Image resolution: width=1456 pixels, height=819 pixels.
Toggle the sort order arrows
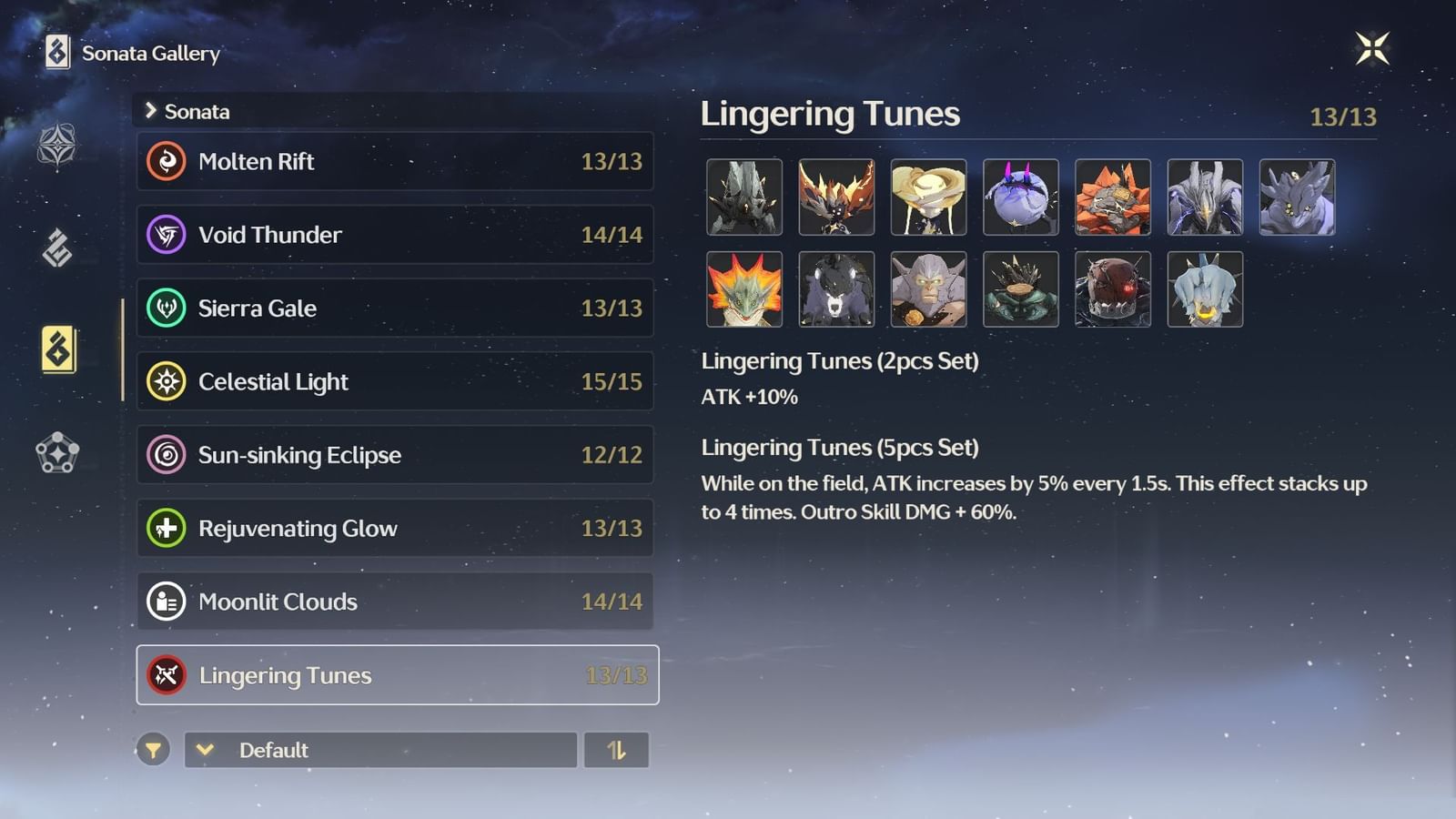click(x=616, y=751)
